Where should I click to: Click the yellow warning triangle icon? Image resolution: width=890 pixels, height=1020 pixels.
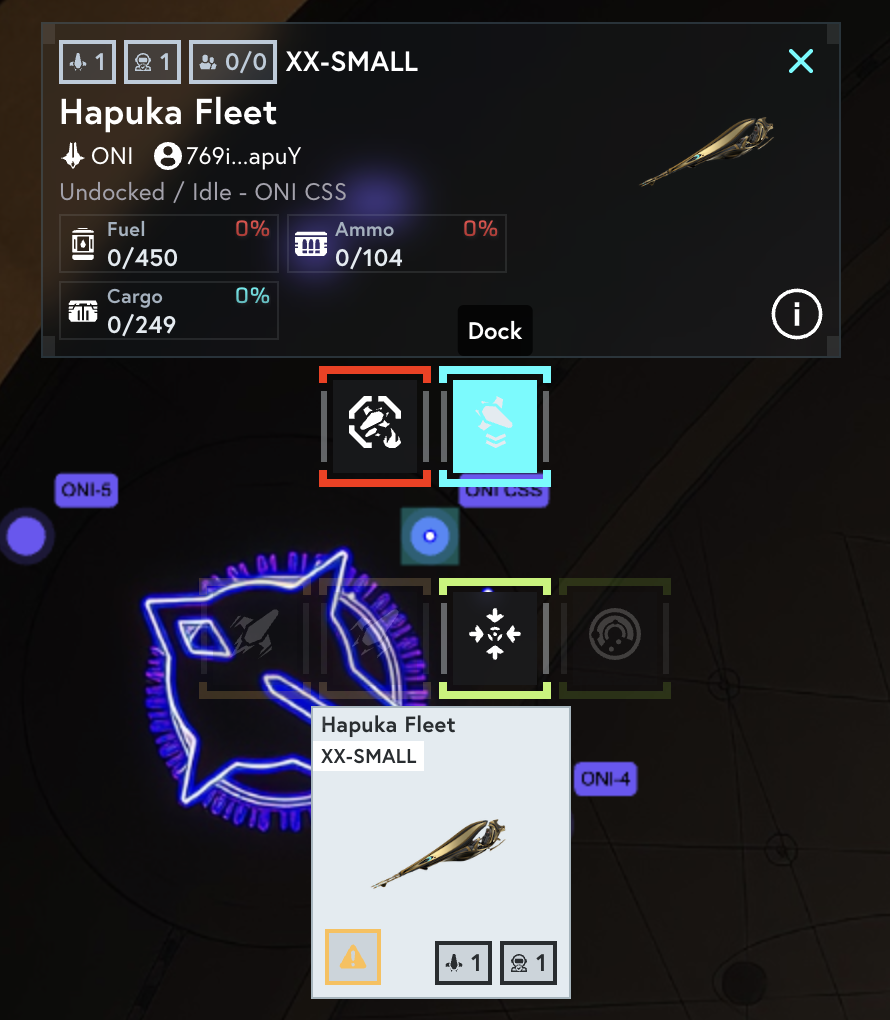pyautogui.click(x=352, y=957)
